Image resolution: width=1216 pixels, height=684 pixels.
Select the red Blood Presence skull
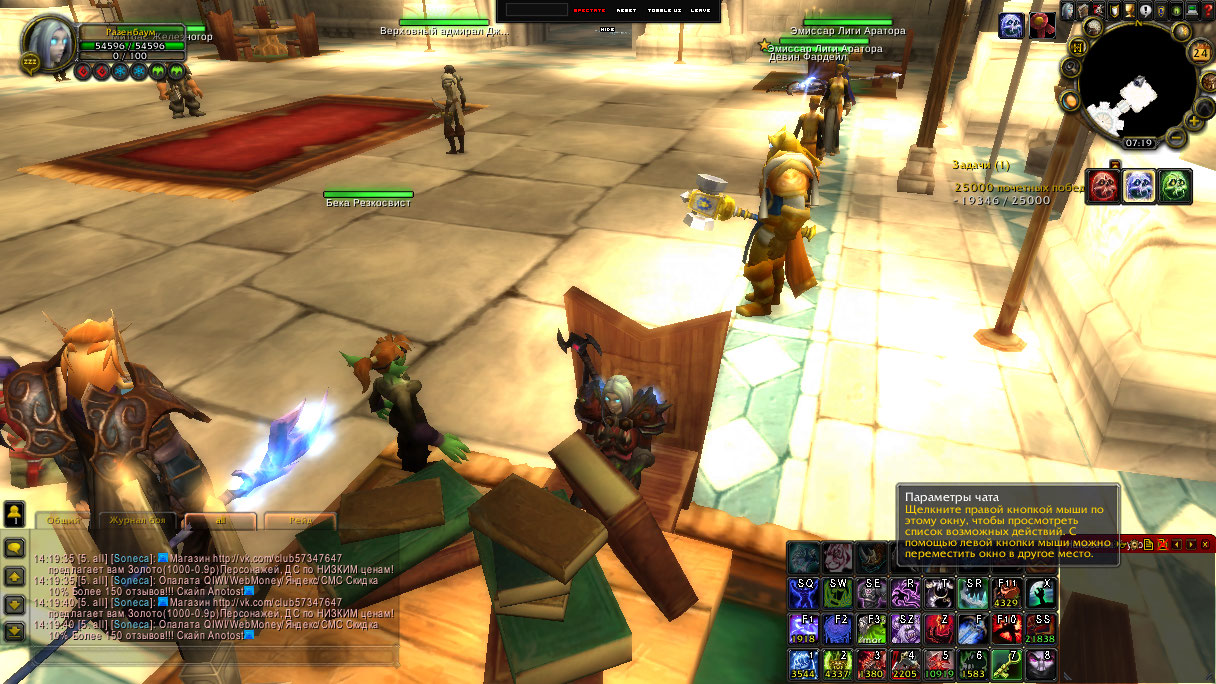(x=1104, y=186)
